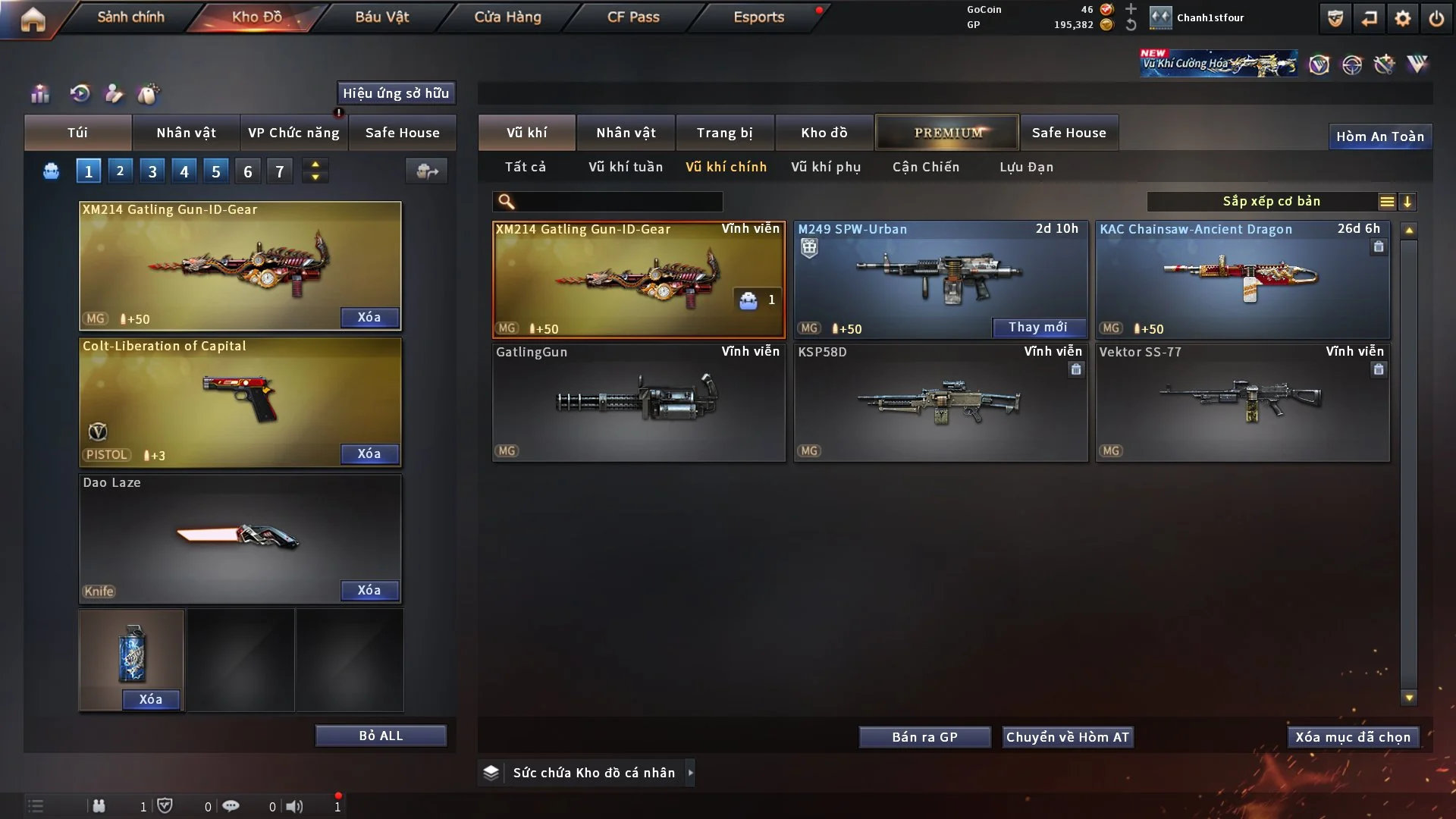Viewport: 1456px width, 819px height.
Task: Open the gear settings icon
Action: click(x=1402, y=18)
